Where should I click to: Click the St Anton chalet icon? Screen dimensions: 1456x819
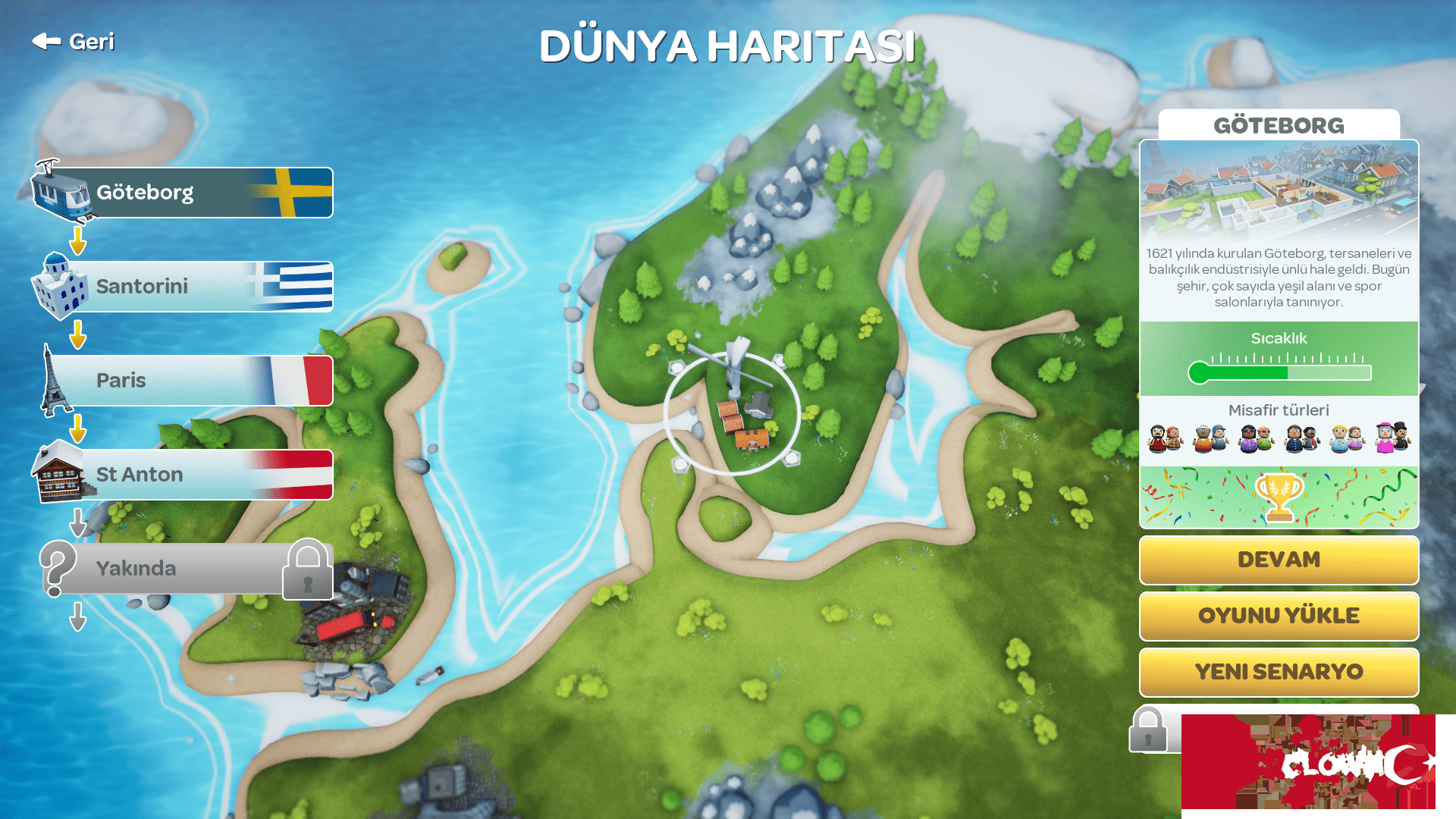(57, 474)
